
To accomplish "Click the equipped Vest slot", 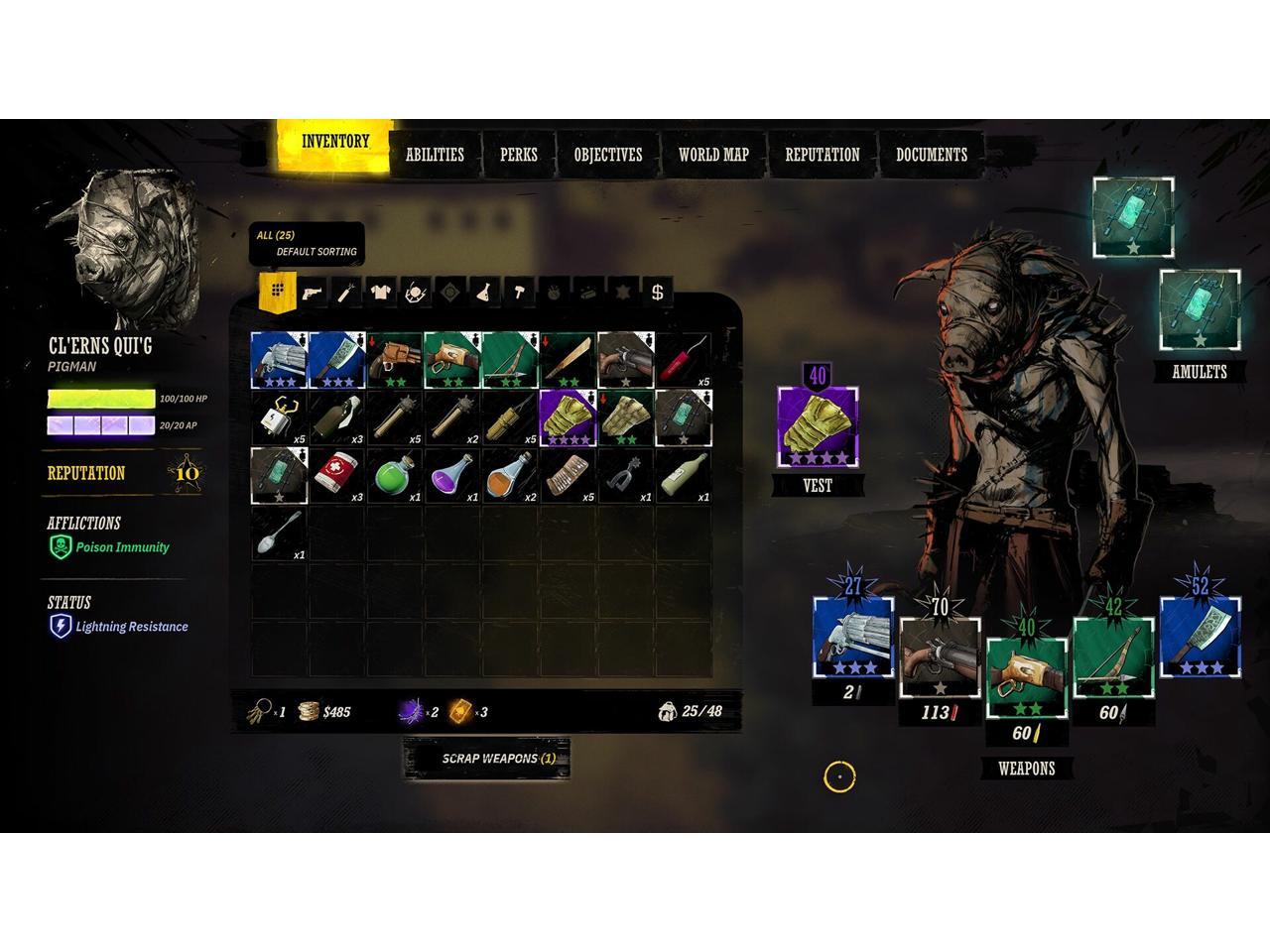I will click(x=818, y=430).
